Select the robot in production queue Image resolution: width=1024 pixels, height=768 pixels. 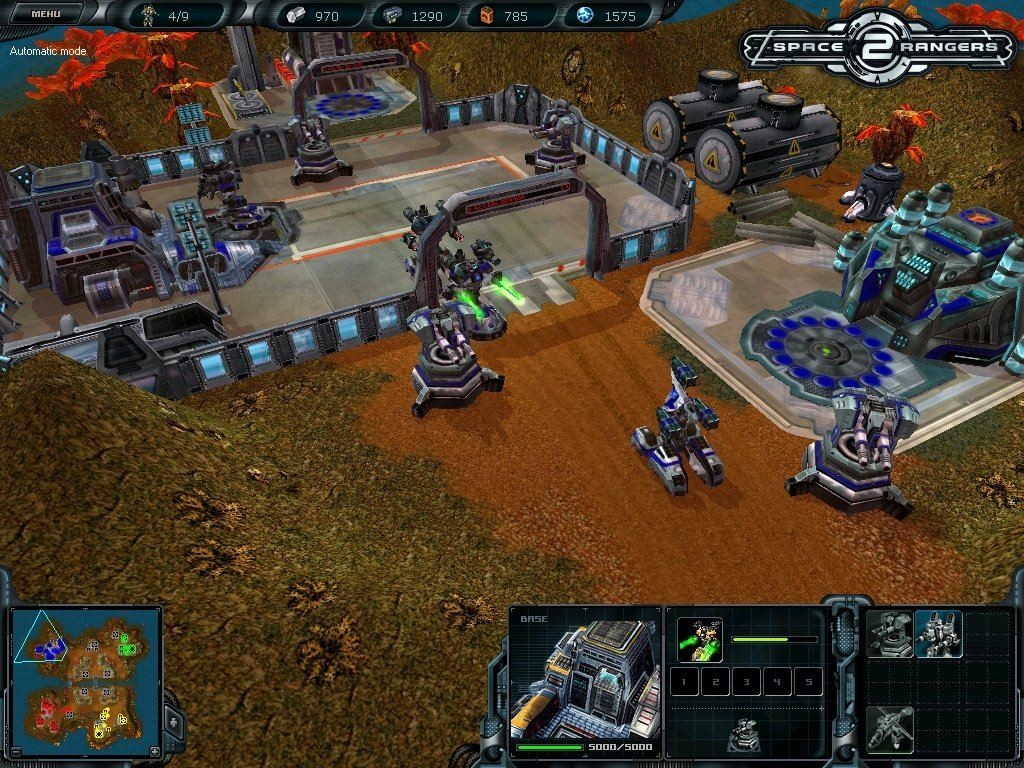point(700,639)
